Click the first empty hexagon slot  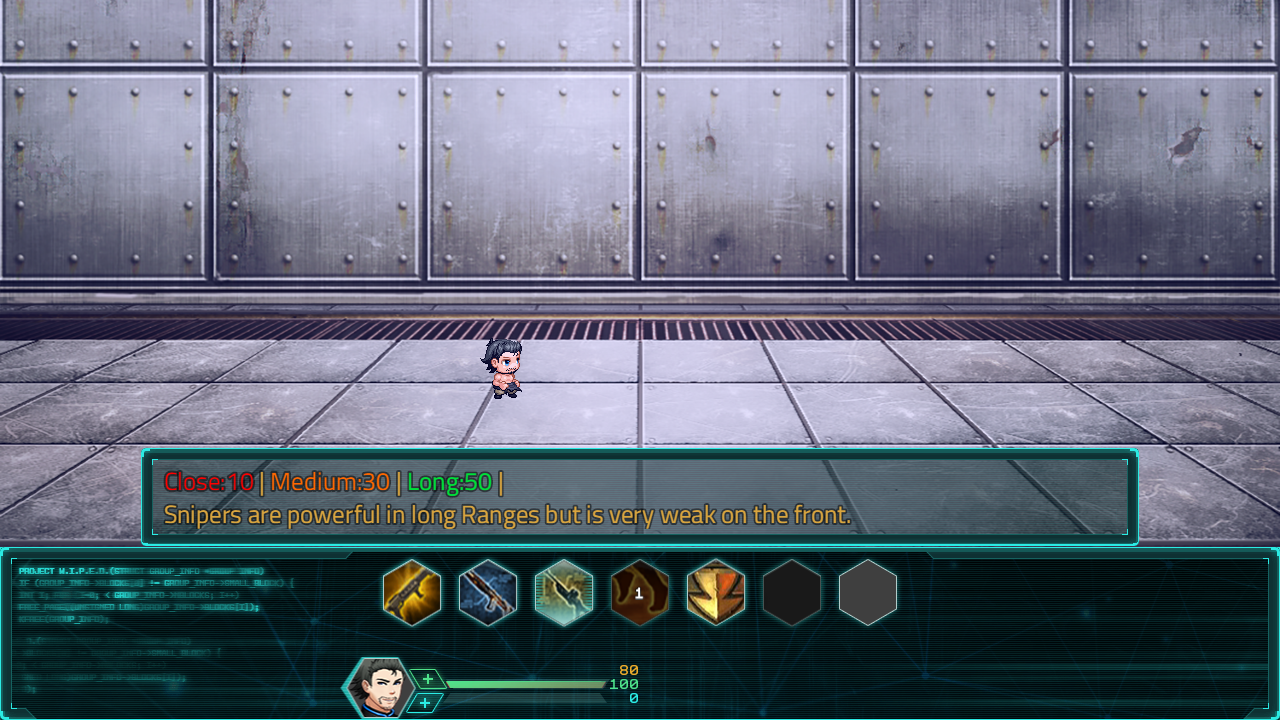click(x=792, y=593)
